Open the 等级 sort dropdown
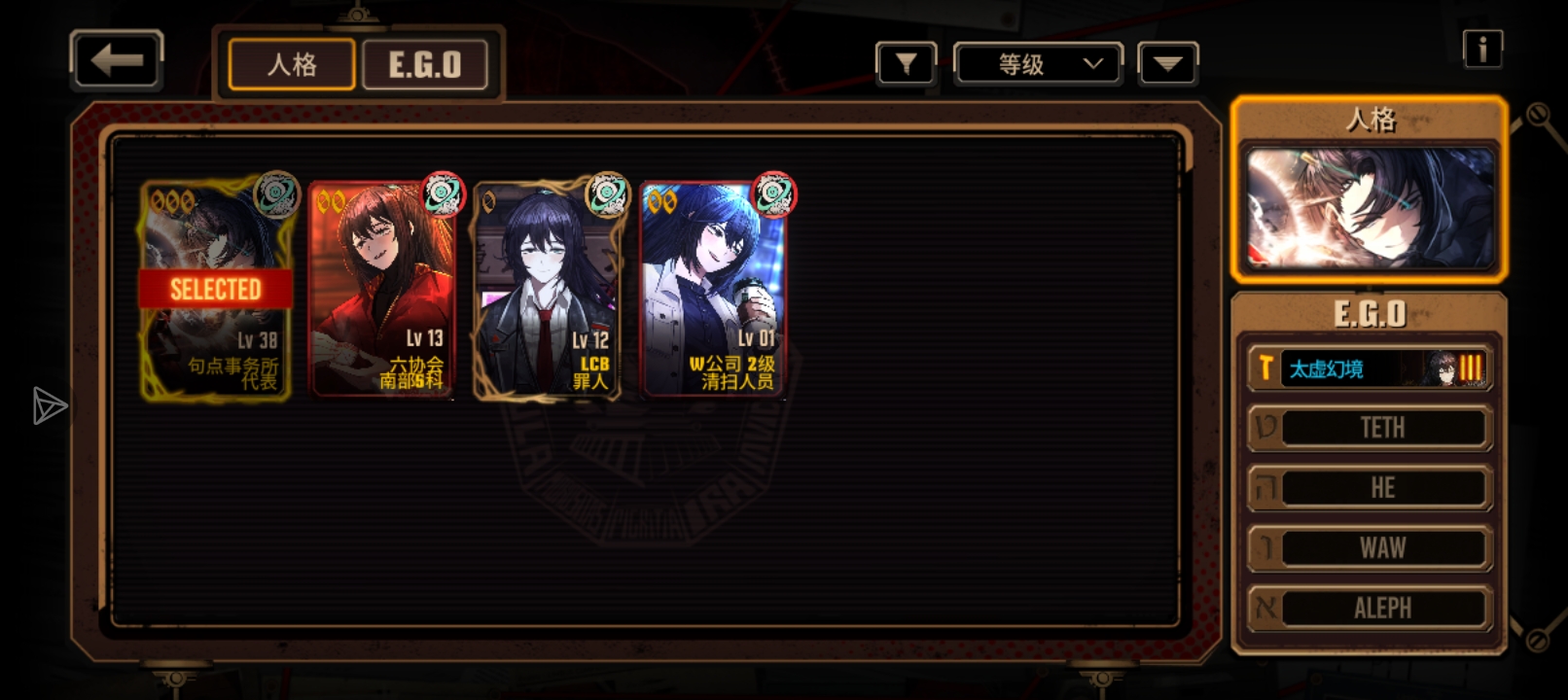The image size is (1568, 700). (1038, 65)
